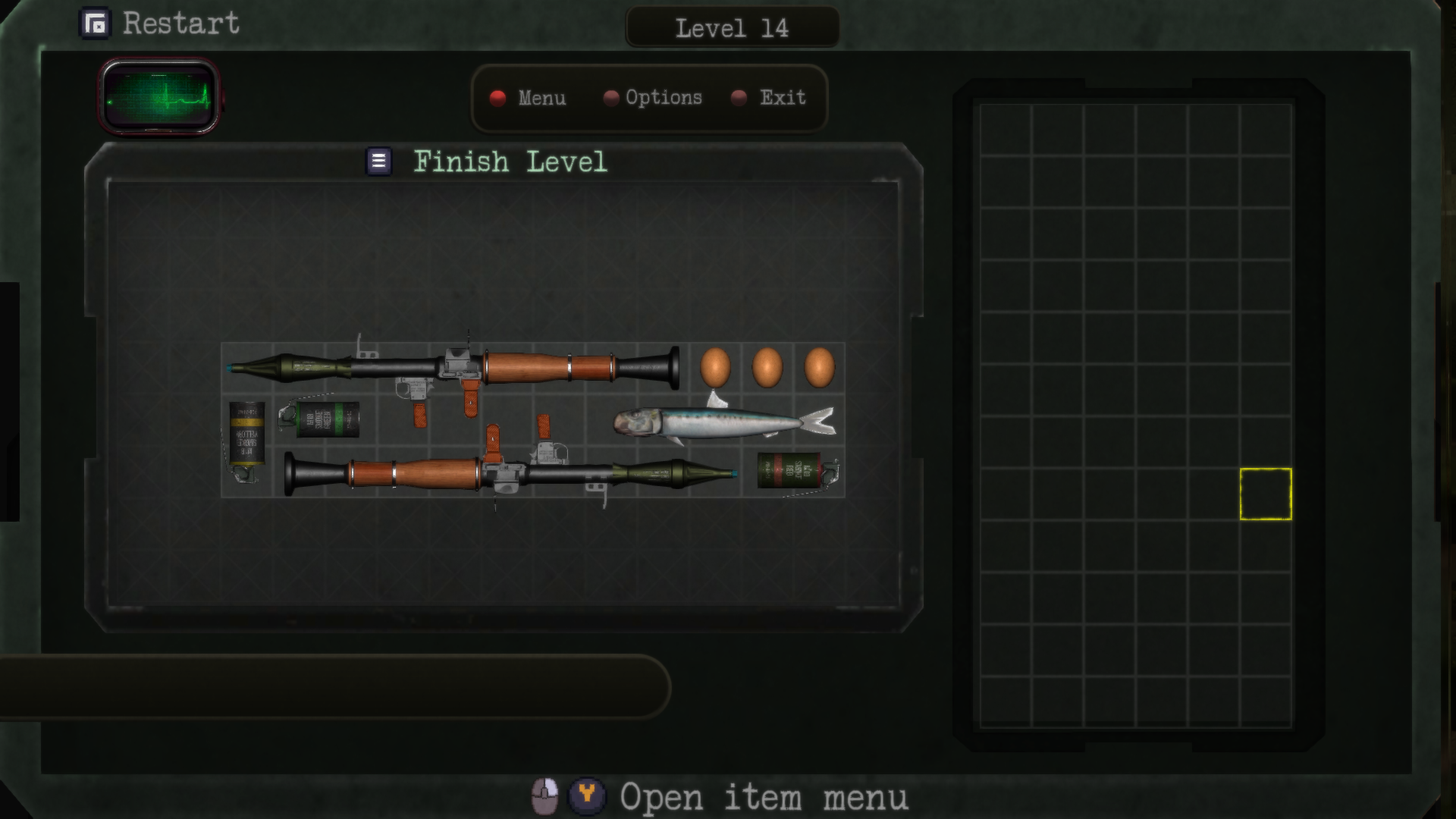1456x819 pixels.
Task: Open the Menu entry
Action: click(x=541, y=98)
